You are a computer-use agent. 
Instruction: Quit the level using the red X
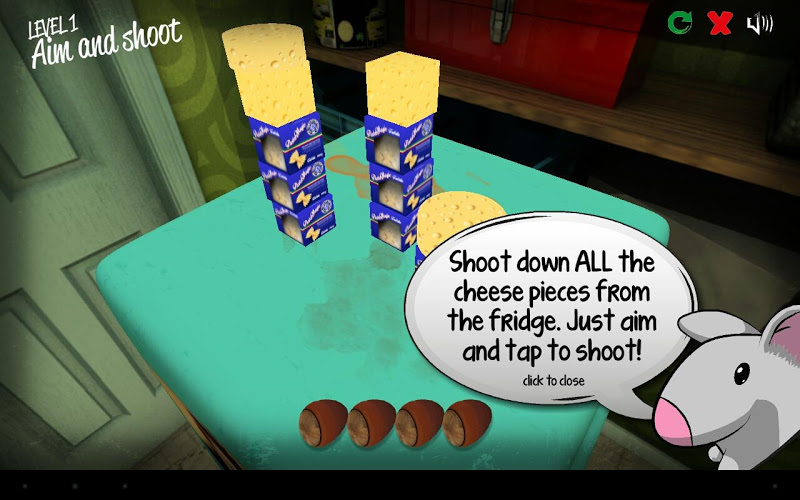click(x=720, y=22)
